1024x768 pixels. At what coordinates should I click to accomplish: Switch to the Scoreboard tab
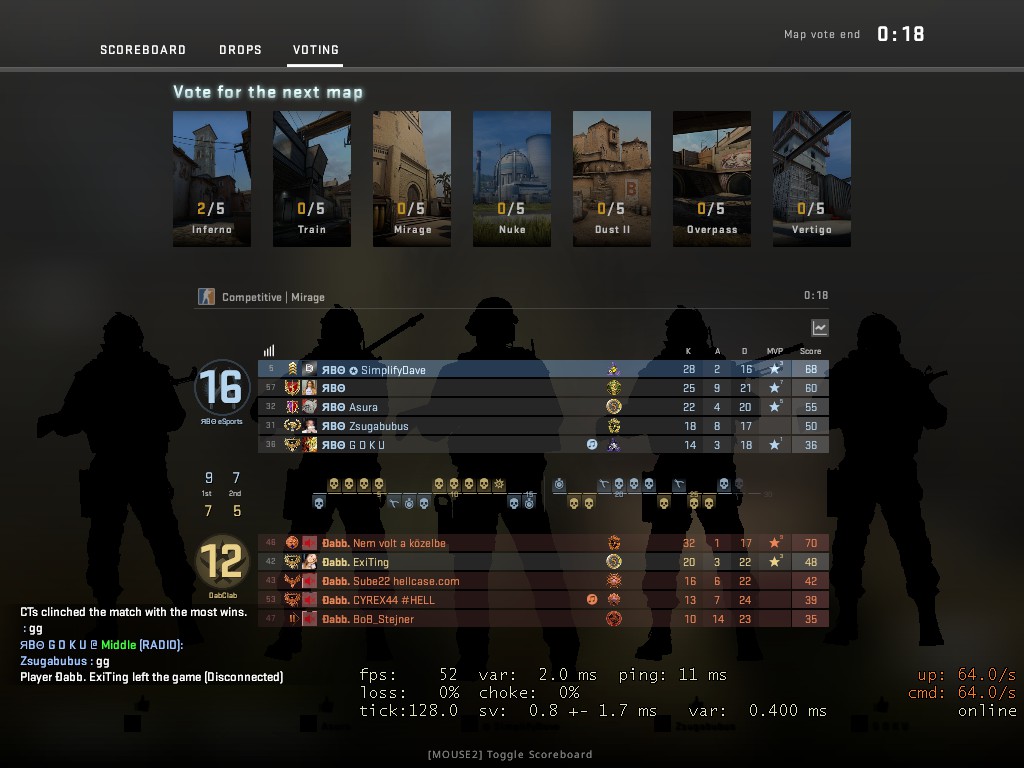(x=143, y=50)
